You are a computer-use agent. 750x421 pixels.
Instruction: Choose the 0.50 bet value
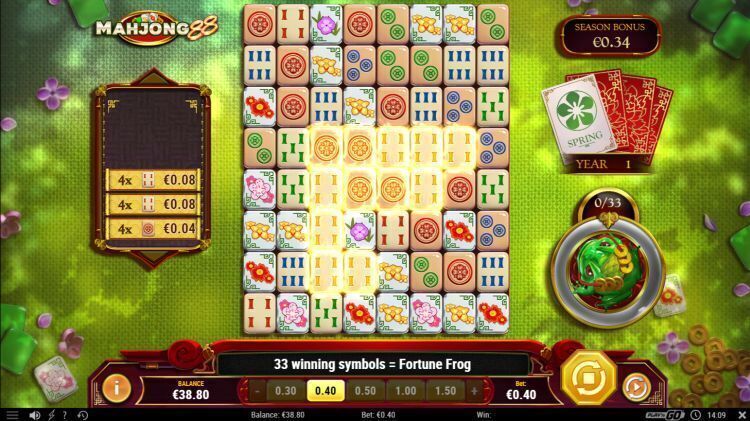[x=365, y=390]
